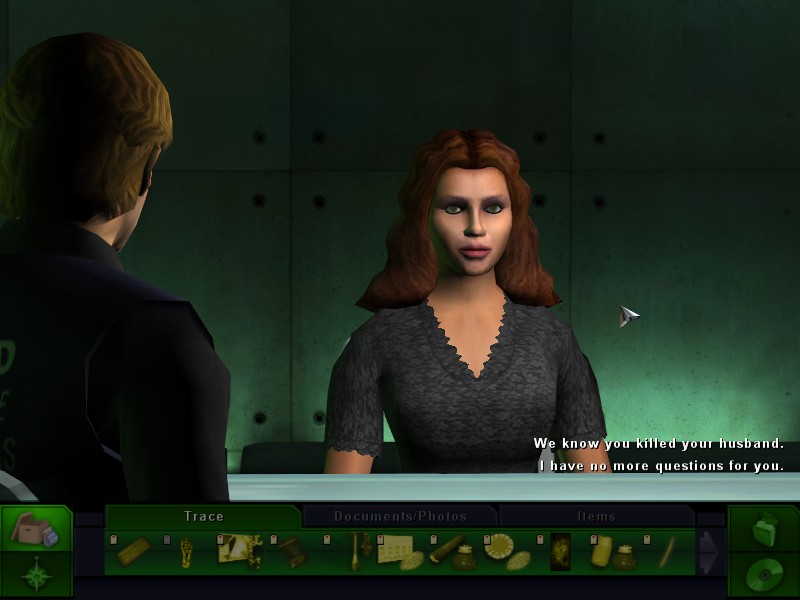Show the Items evidence tab

tap(597, 516)
